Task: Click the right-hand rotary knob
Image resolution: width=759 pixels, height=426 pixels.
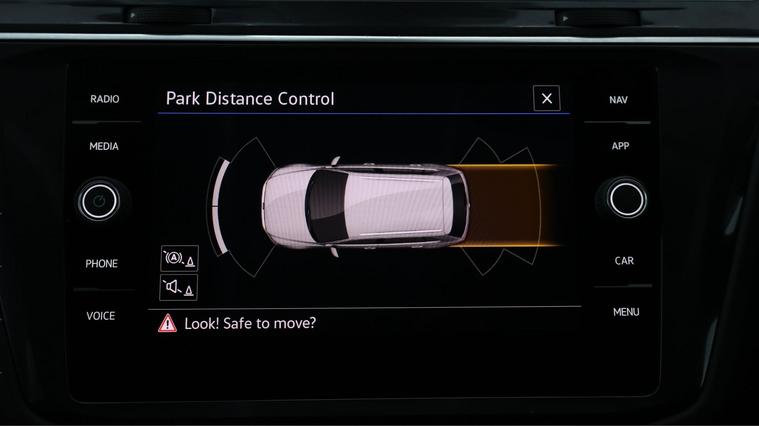Action: pos(626,198)
